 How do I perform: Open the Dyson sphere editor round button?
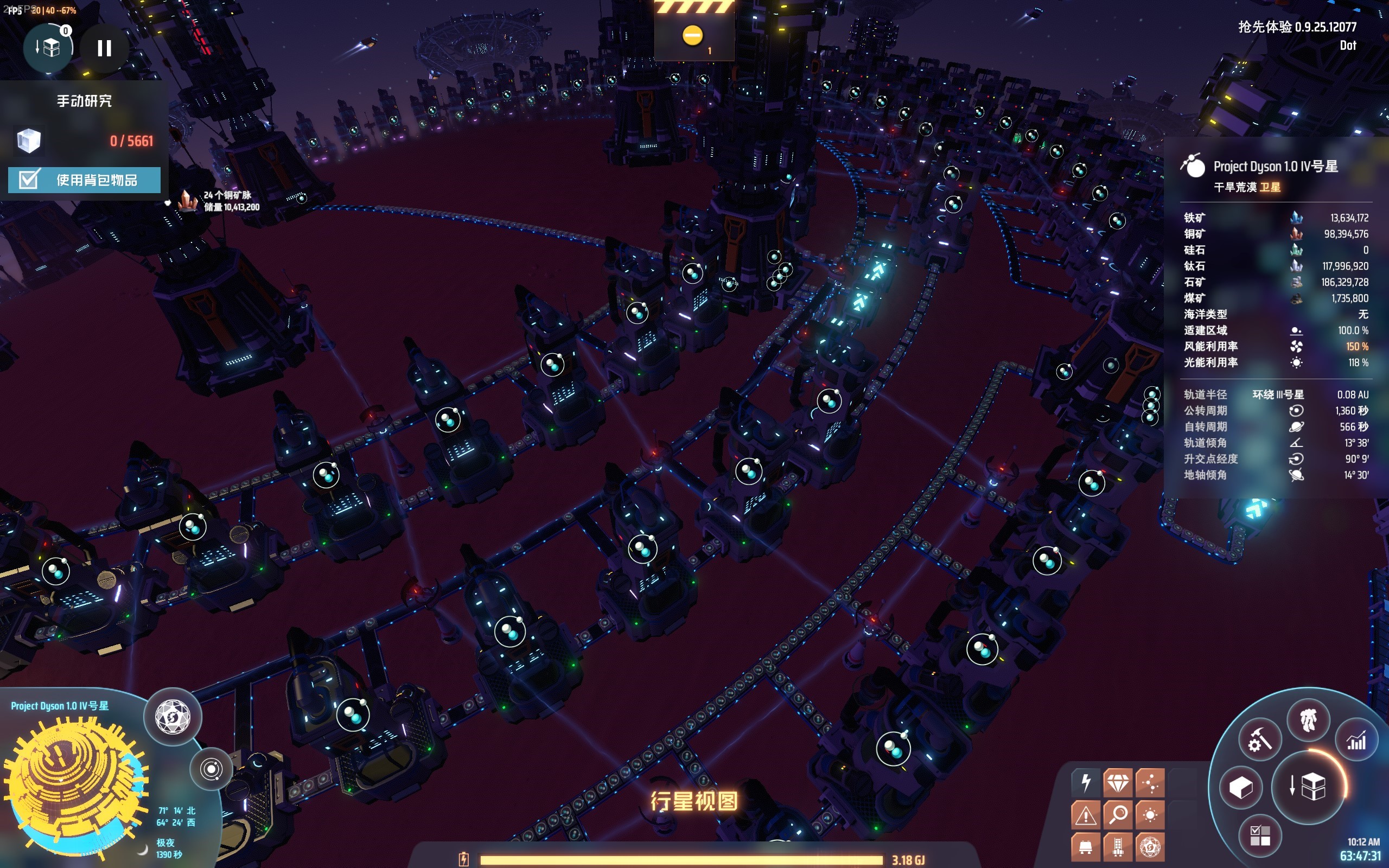pyautogui.click(x=173, y=717)
